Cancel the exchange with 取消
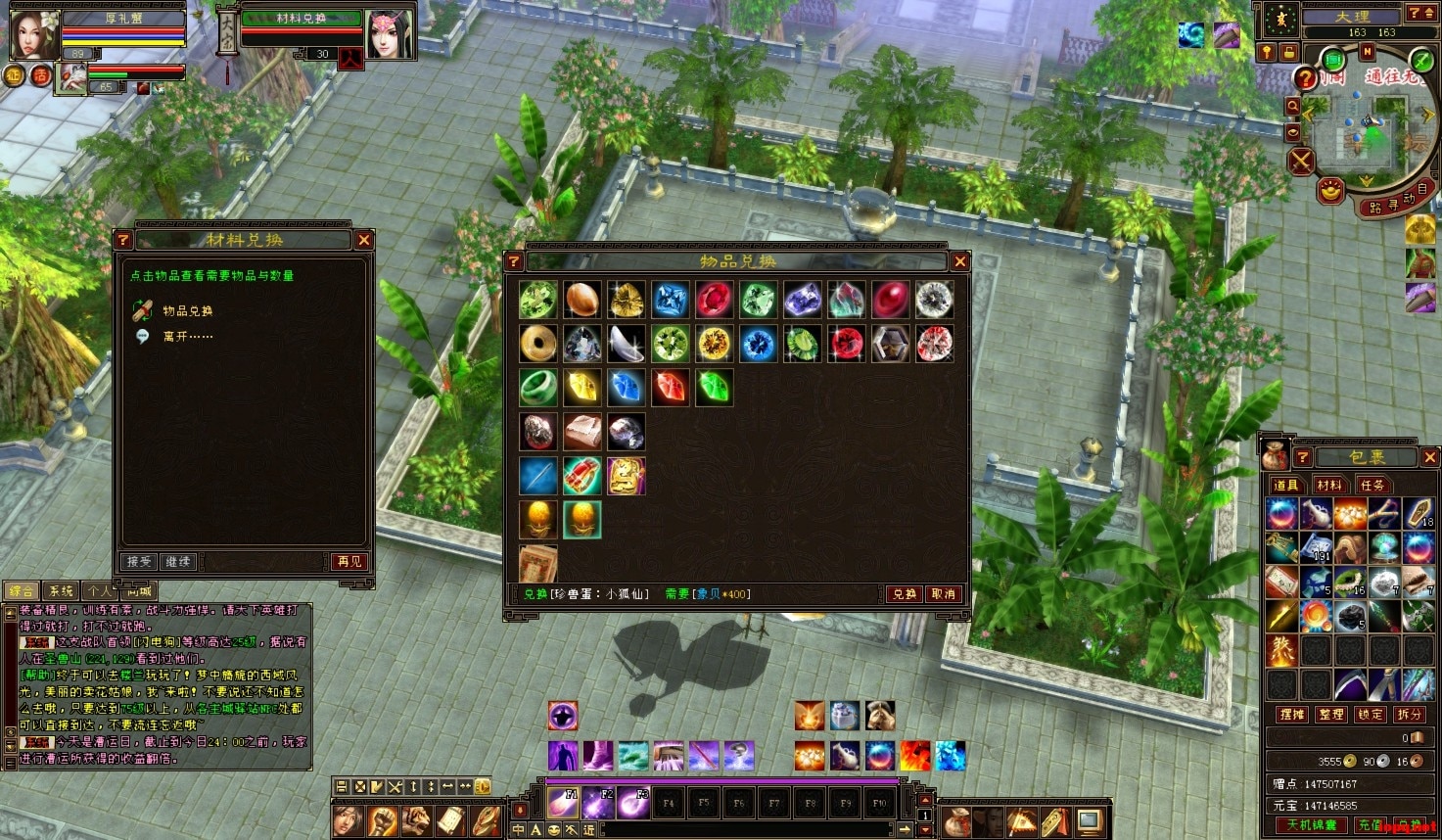The width and height of the screenshot is (1442, 840). 944,593
